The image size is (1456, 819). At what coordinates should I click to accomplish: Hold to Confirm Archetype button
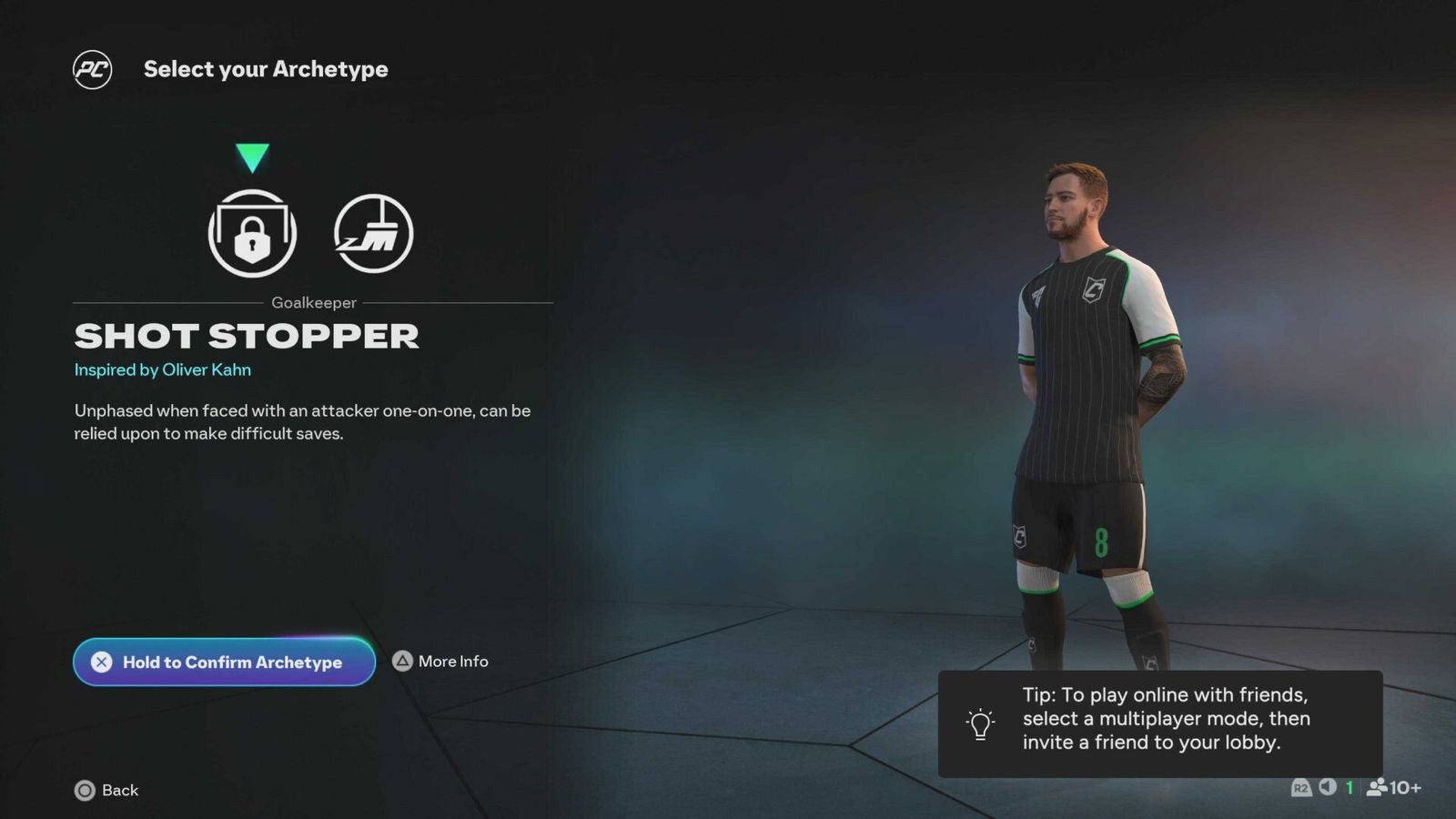click(224, 662)
